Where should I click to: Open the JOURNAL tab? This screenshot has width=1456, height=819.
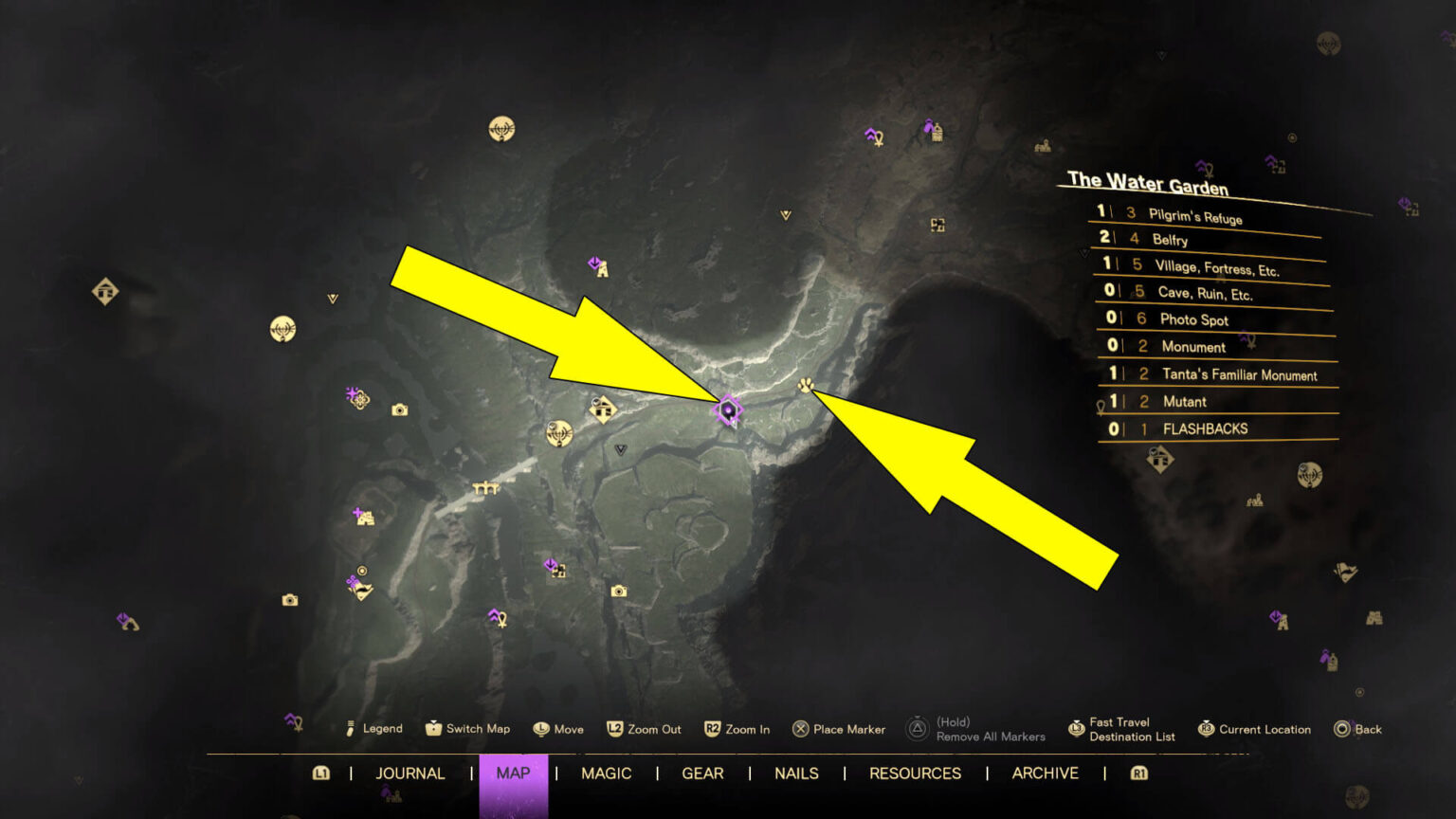click(x=409, y=773)
